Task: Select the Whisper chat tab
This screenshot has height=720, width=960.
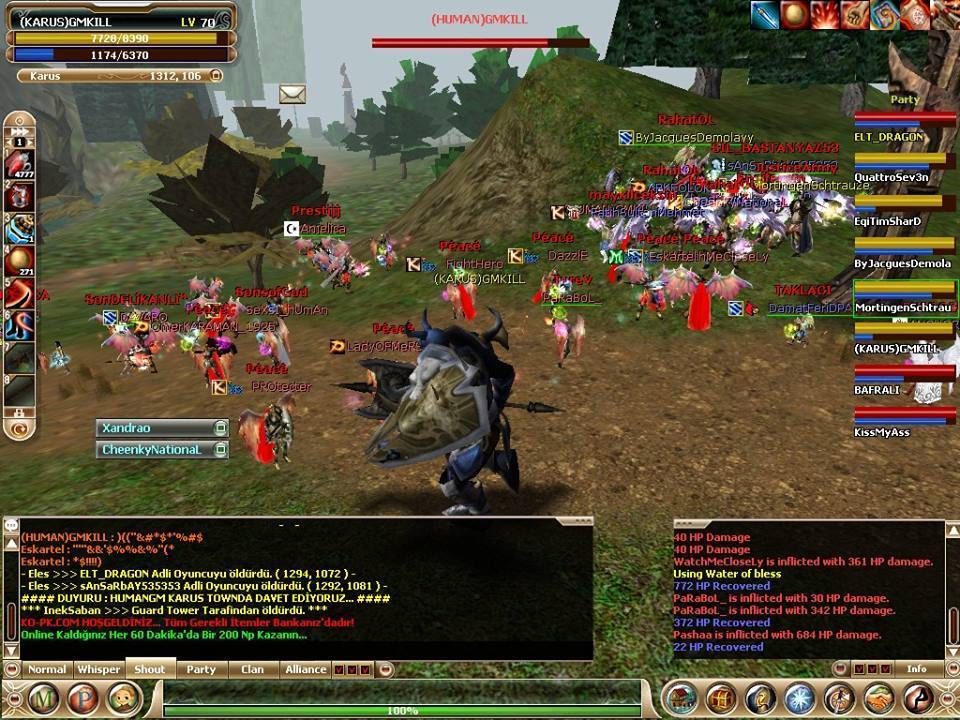Action: click(99, 669)
